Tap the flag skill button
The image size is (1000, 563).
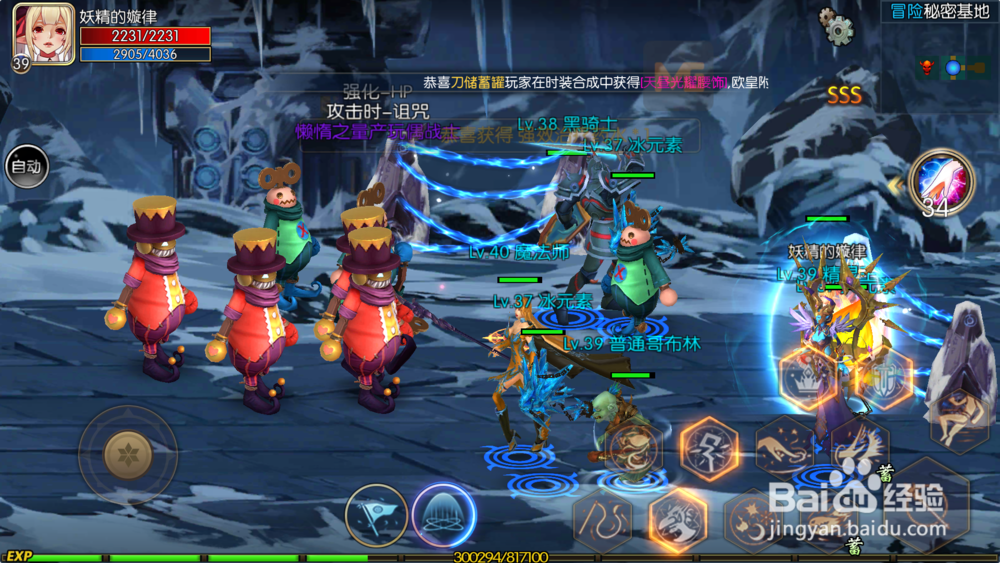point(376,515)
